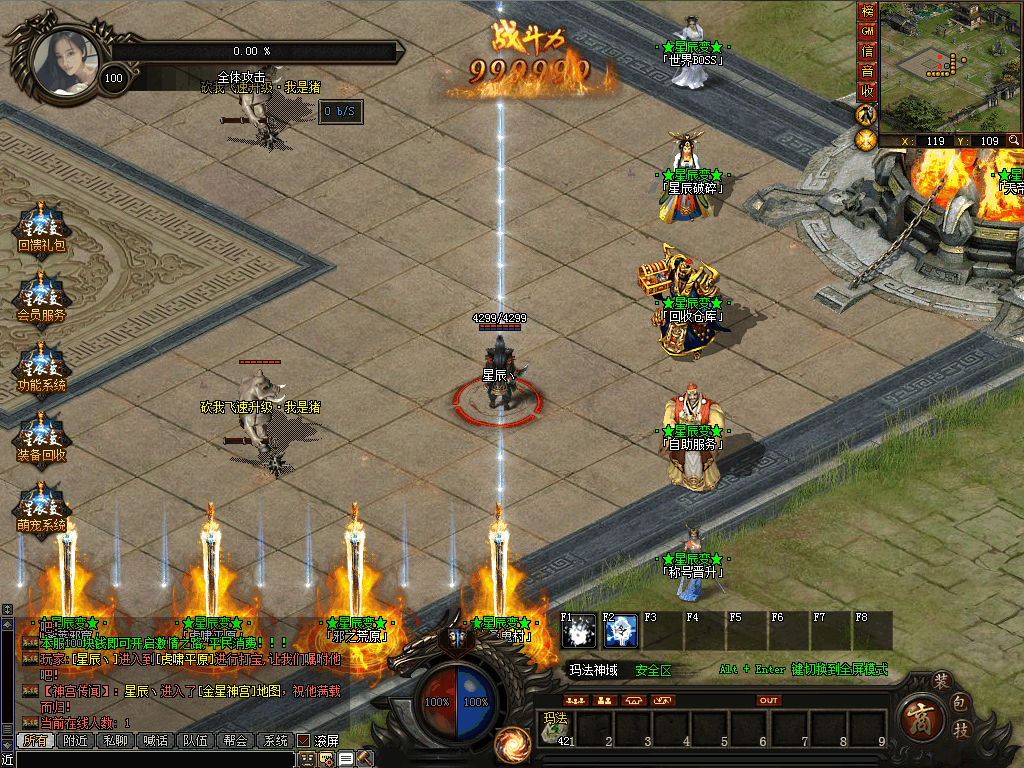Open the 信 mail button

pyautogui.click(x=867, y=52)
